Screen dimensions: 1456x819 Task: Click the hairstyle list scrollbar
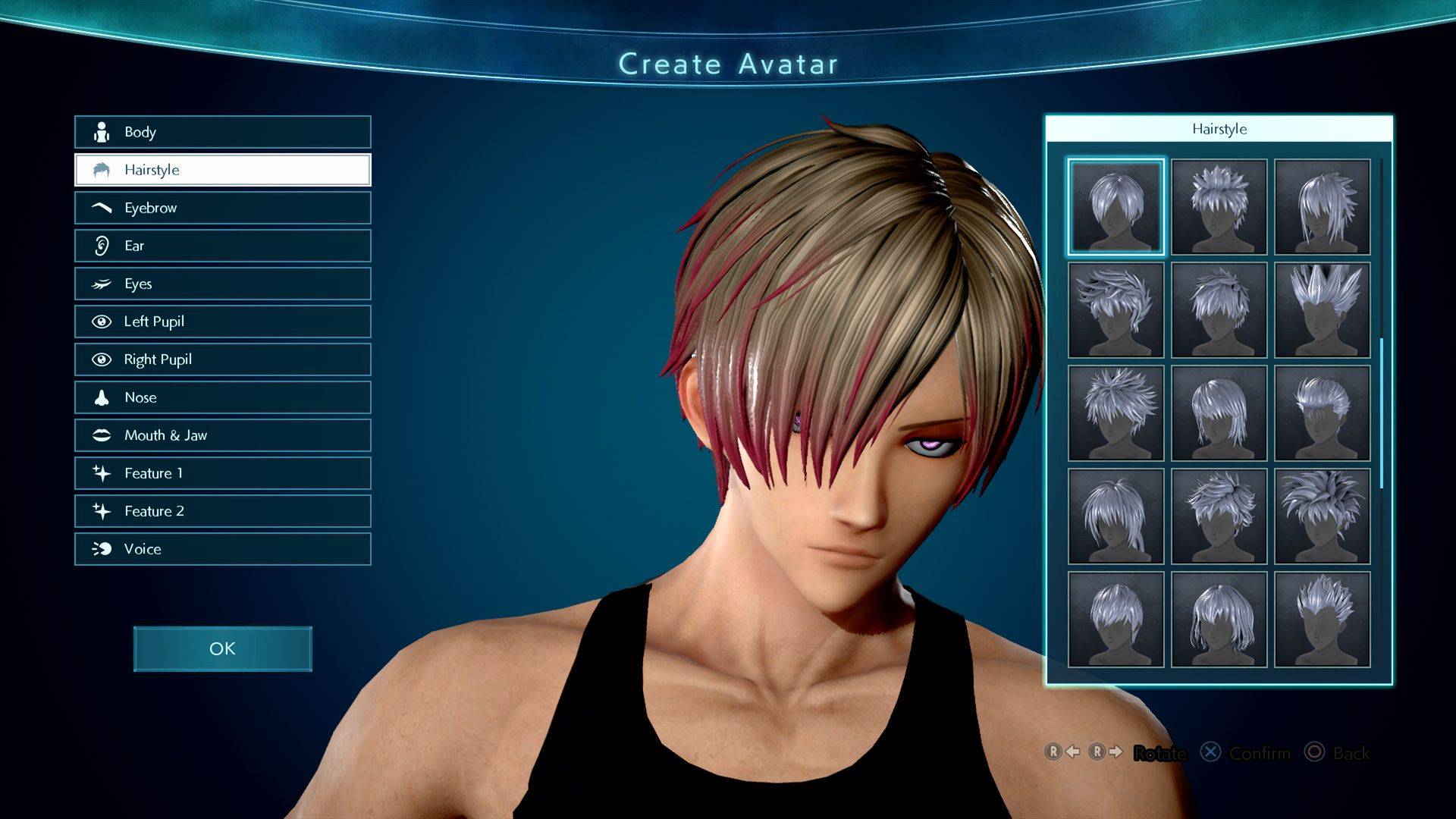pyautogui.click(x=1382, y=413)
